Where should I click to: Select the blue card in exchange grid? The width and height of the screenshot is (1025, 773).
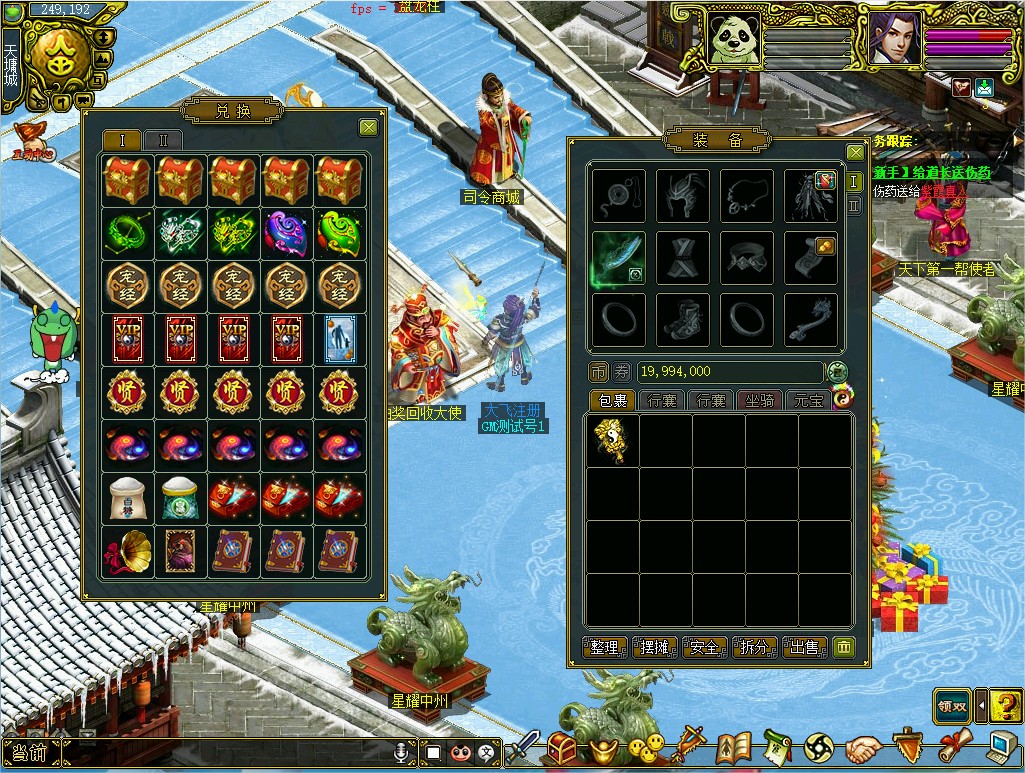[340, 338]
